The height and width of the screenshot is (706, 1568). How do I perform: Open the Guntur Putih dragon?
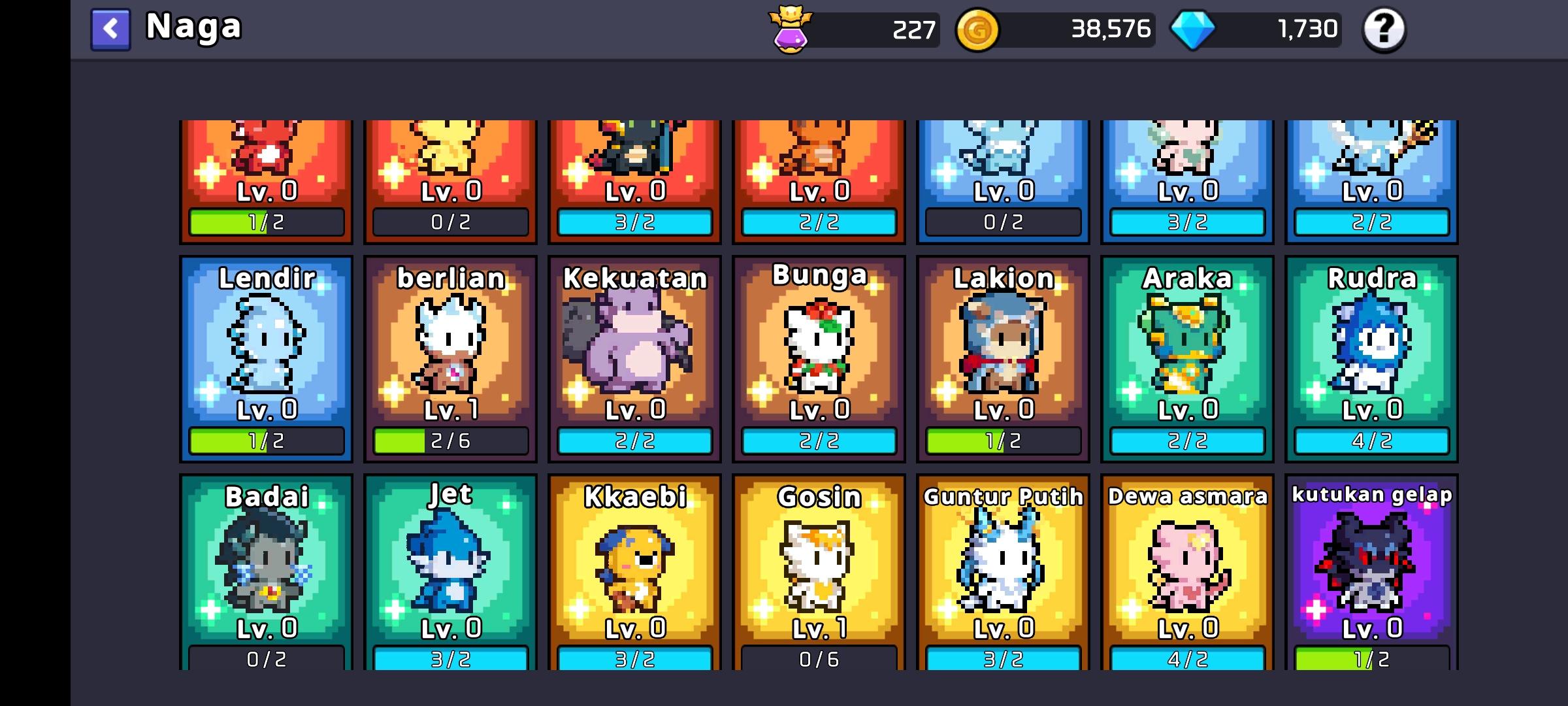coord(1003,572)
